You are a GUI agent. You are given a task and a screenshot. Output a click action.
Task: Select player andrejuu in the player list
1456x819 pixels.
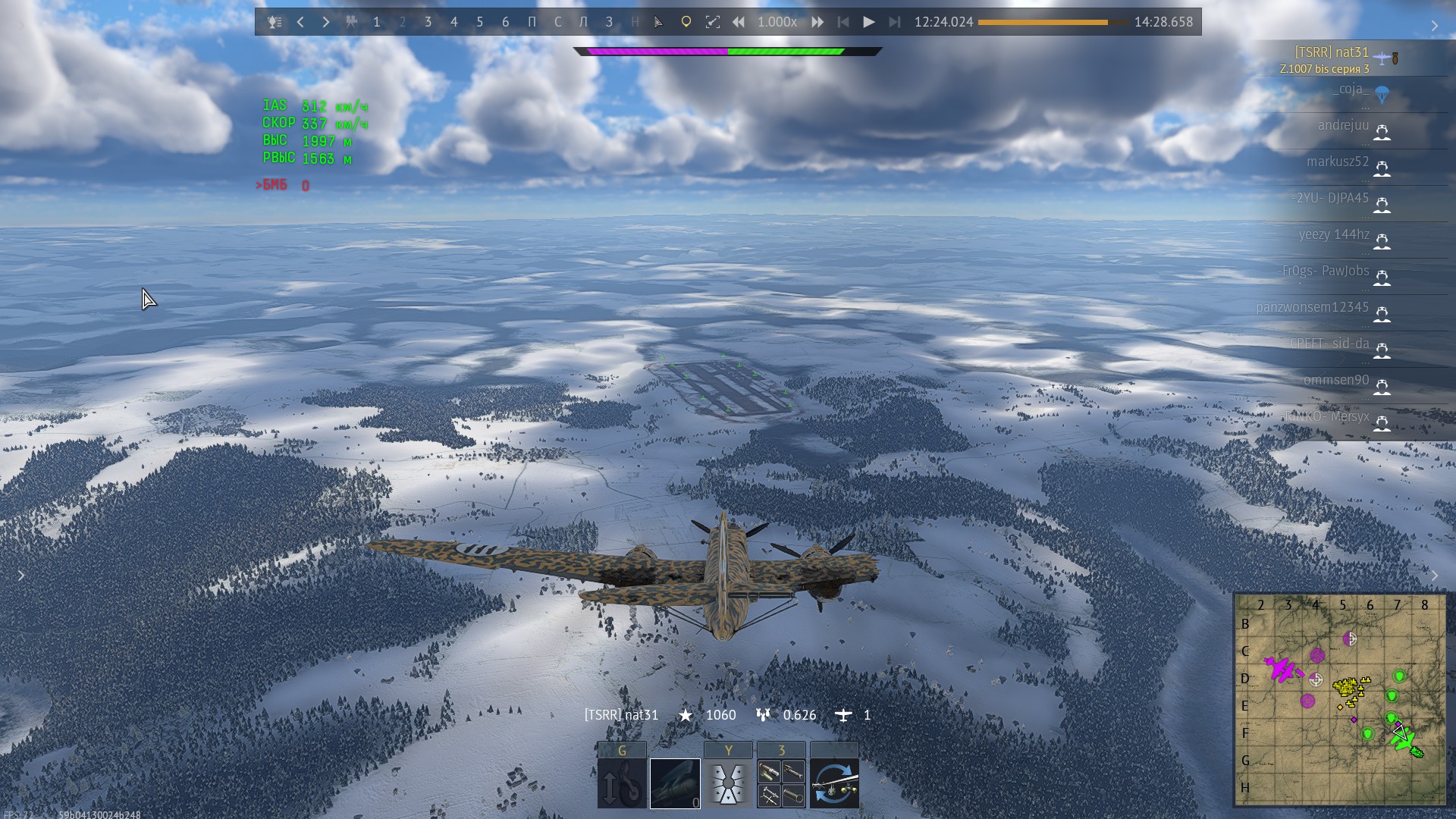click(x=1343, y=126)
